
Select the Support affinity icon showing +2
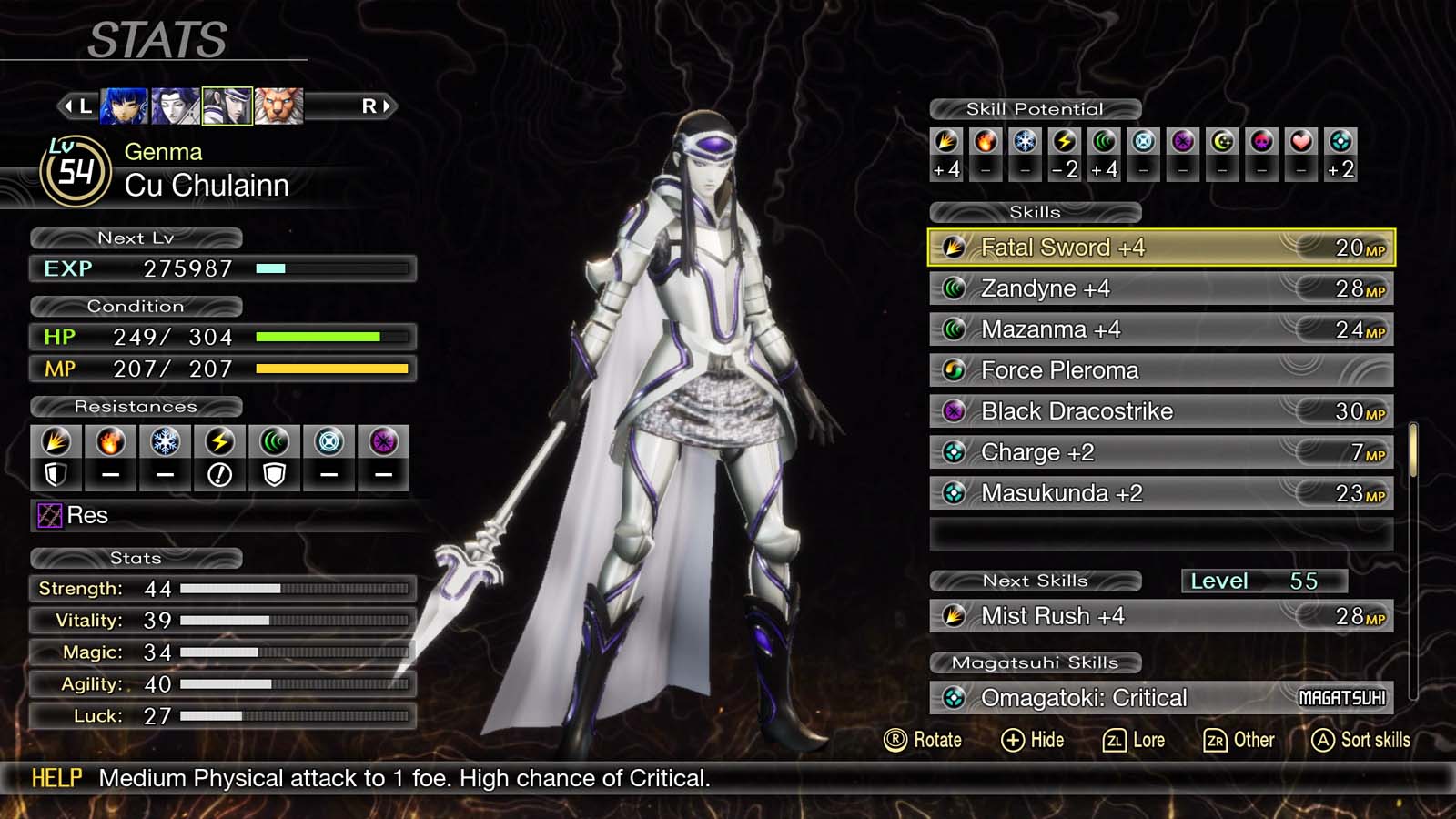(x=1340, y=142)
